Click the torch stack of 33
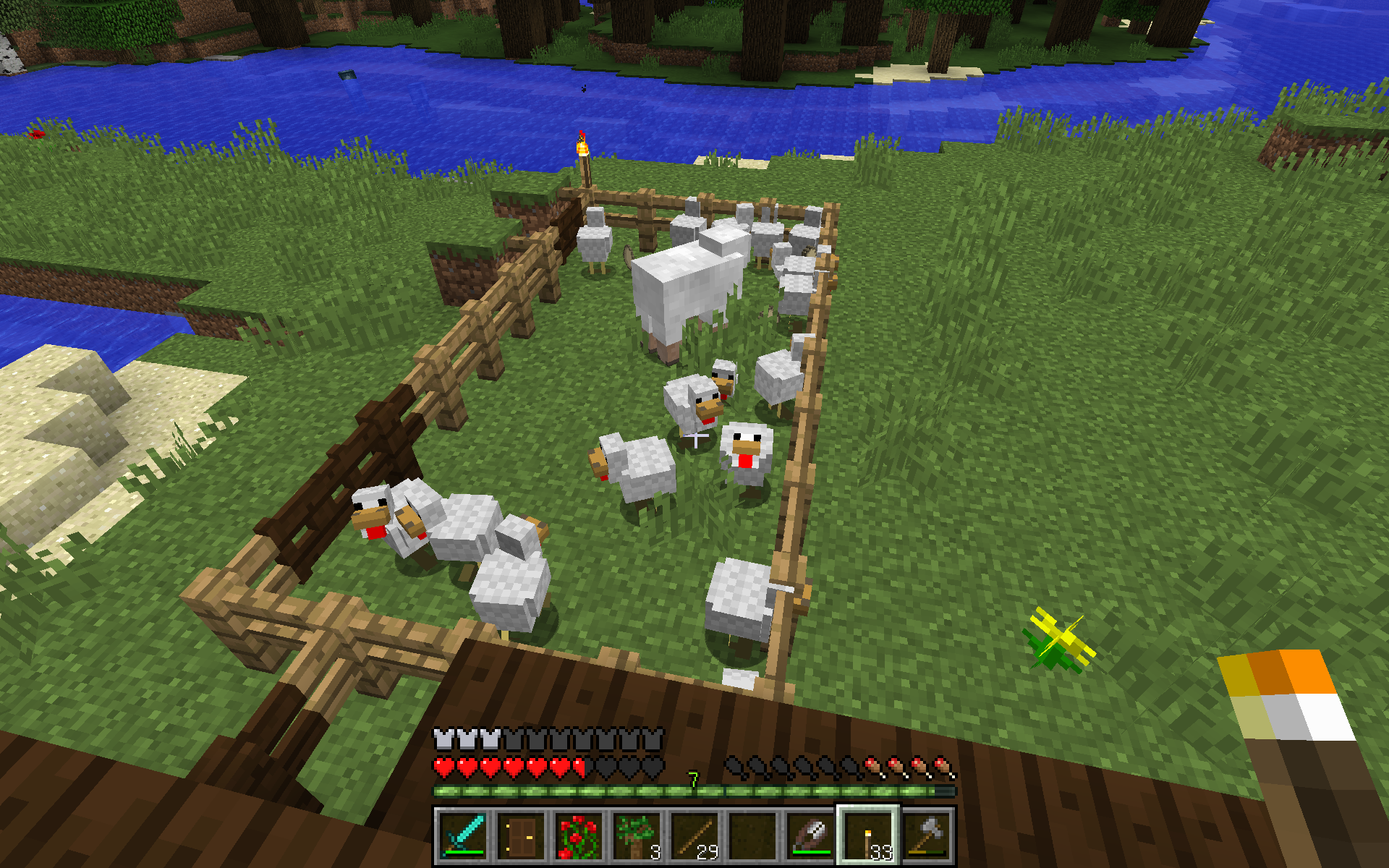The image size is (1389, 868). point(868,835)
